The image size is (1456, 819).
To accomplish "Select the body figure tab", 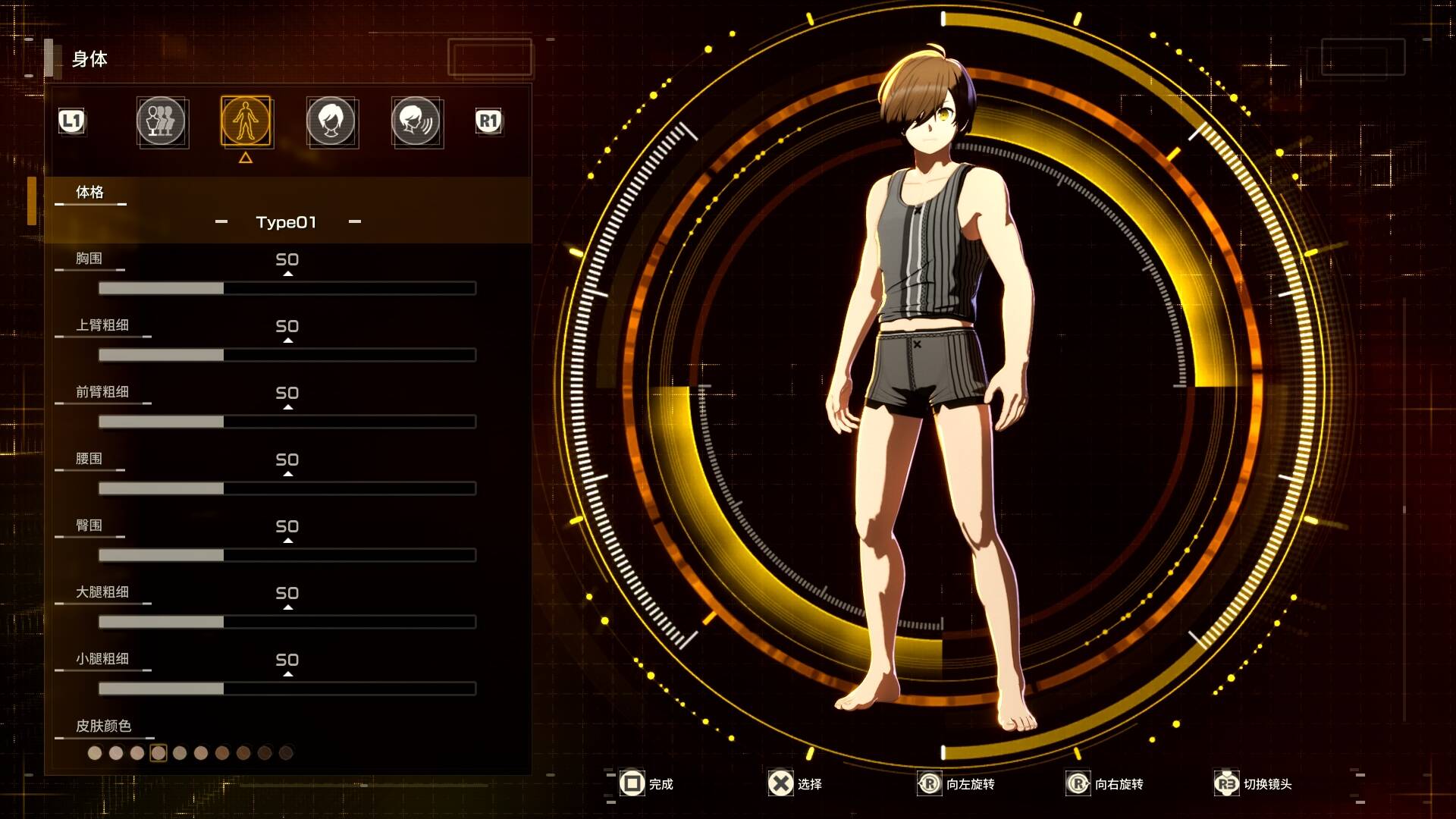I will (x=246, y=121).
